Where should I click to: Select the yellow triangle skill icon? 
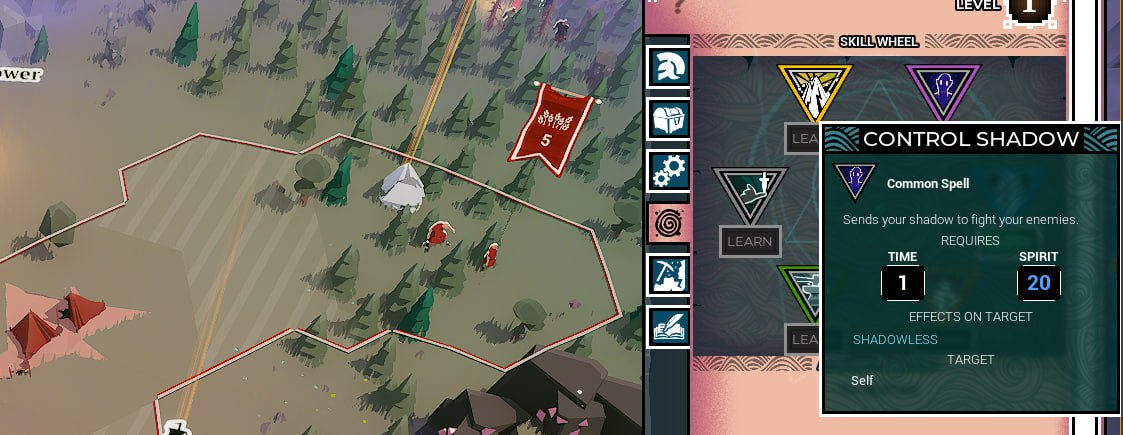(815, 93)
